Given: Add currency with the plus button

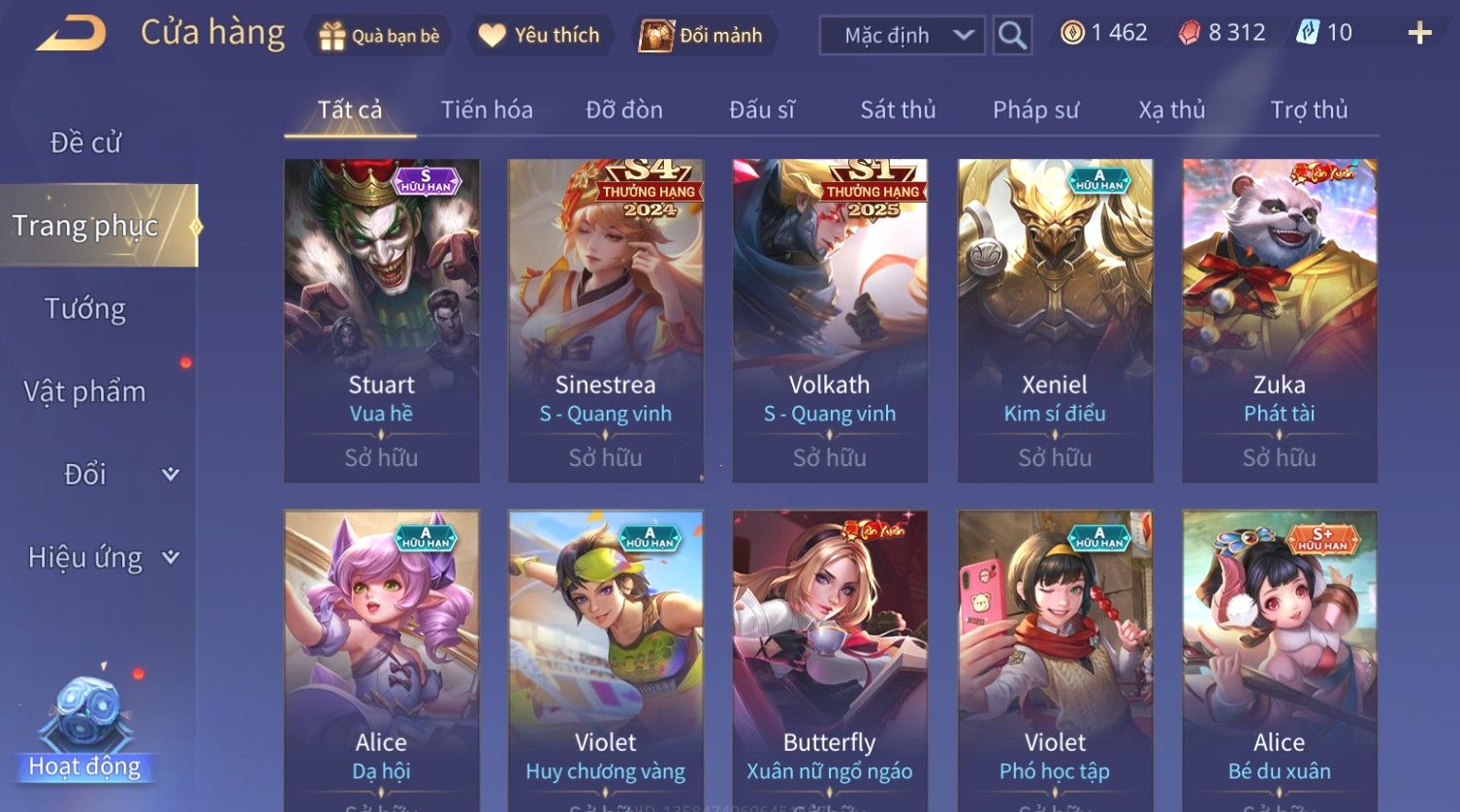Looking at the screenshot, I should coord(1419,34).
